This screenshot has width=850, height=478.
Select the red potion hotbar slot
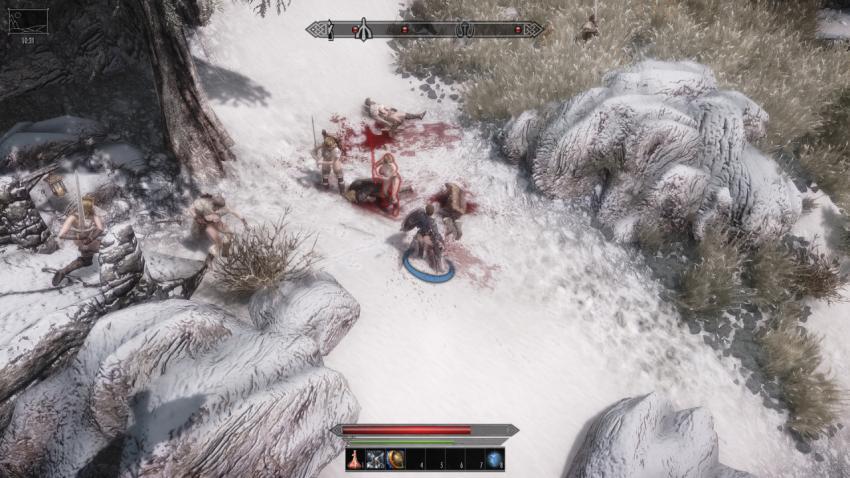point(356,459)
